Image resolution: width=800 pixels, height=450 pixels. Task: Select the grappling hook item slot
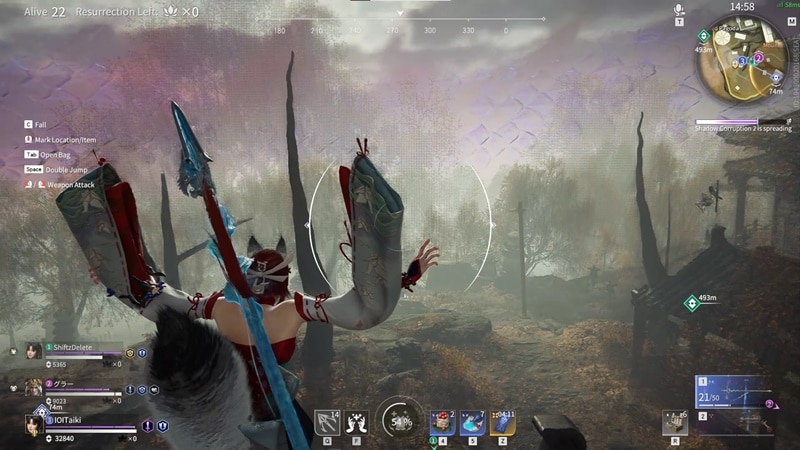[327, 422]
